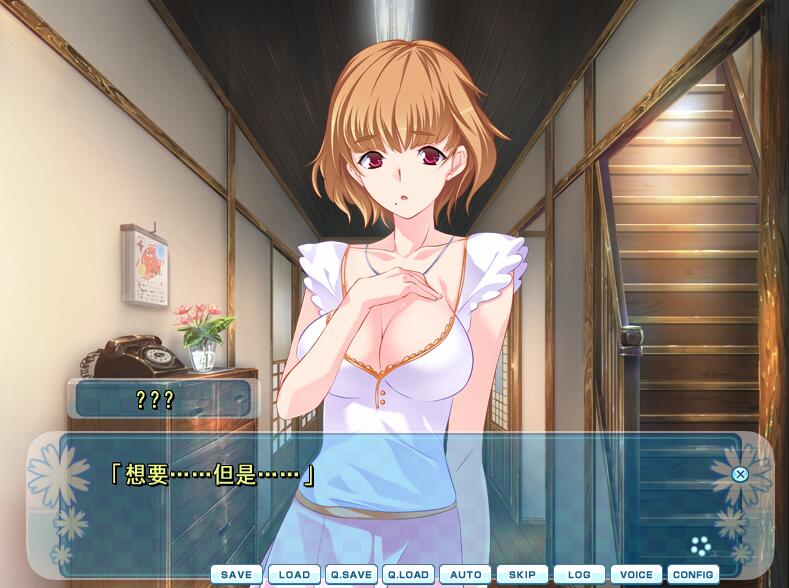The height and width of the screenshot is (588, 789).
Task: Replay the line with the VOICE button
Action: pos(636,575)
